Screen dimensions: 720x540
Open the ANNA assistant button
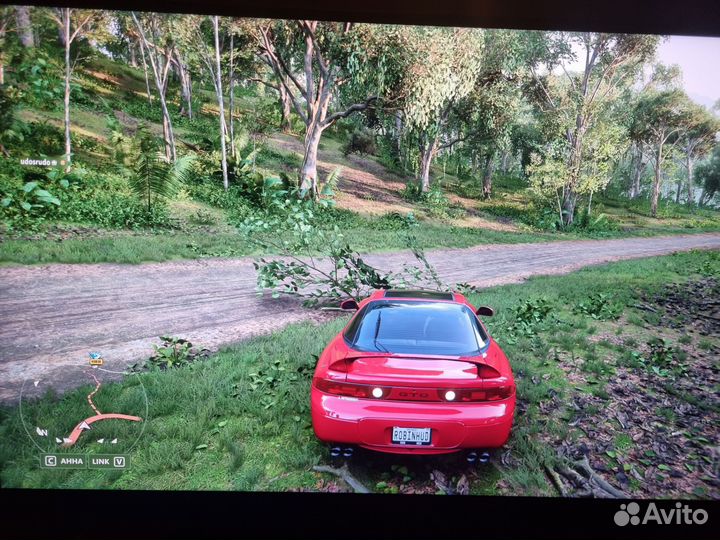tap(64, 461)
